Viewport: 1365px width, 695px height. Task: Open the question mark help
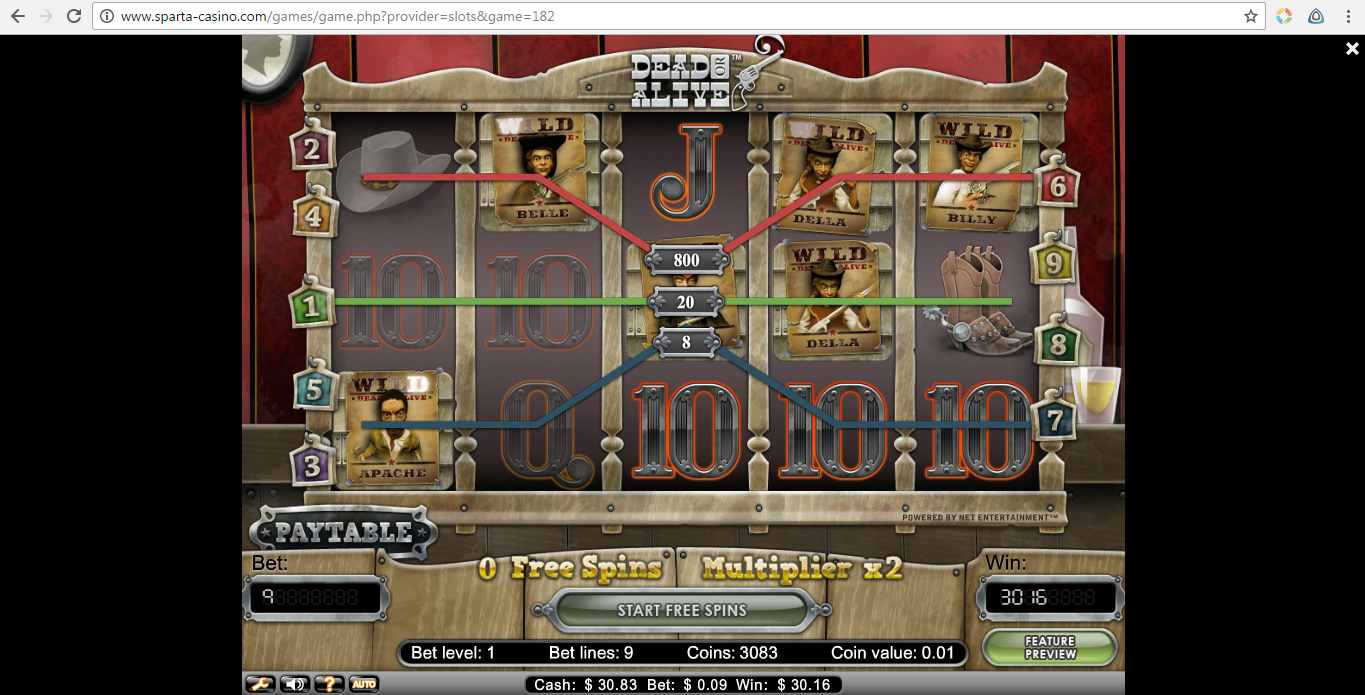pos(329,684)
